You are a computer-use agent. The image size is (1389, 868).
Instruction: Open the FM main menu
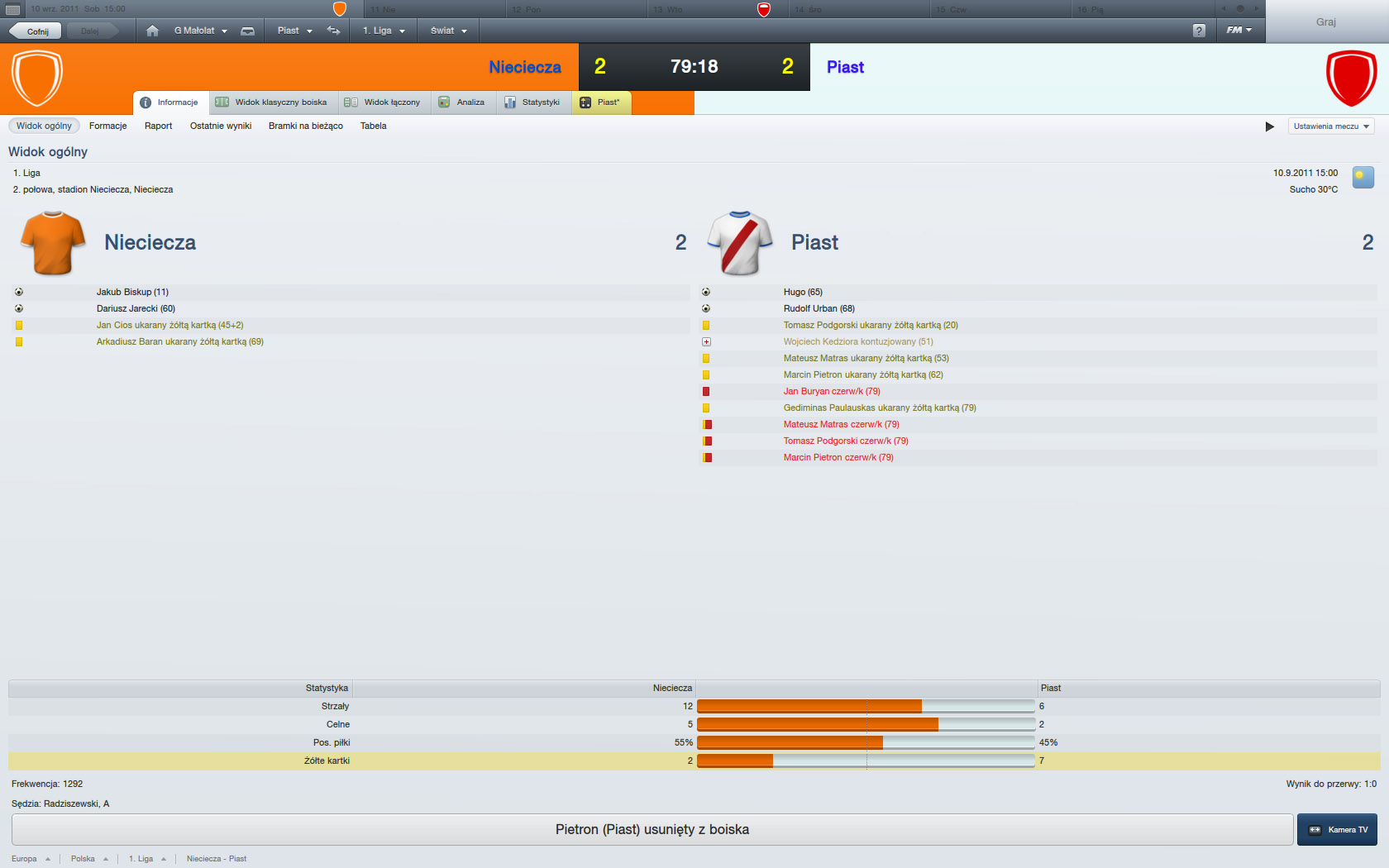(x=1239, y=31)
